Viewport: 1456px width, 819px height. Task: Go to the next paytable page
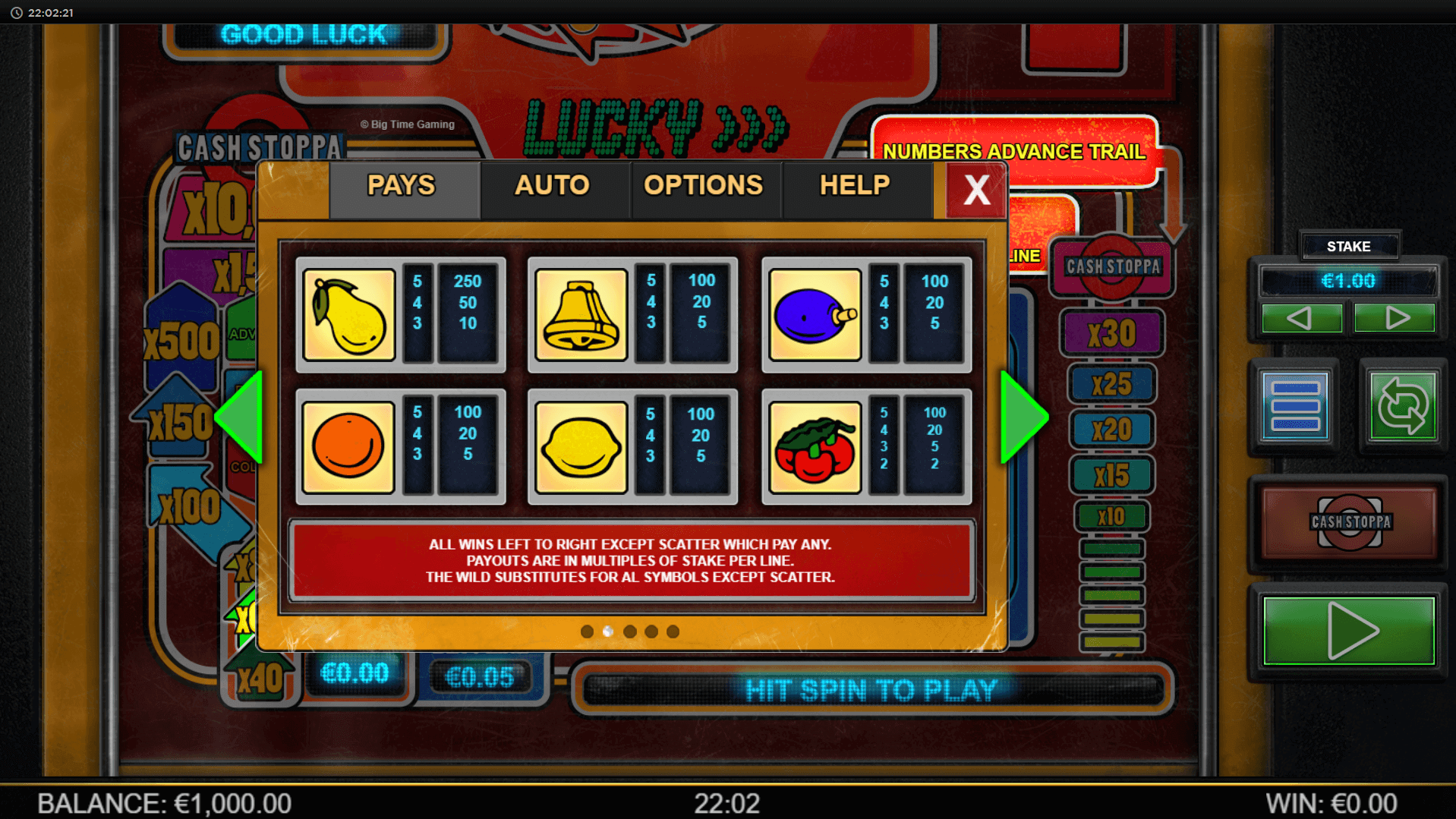1023,417
